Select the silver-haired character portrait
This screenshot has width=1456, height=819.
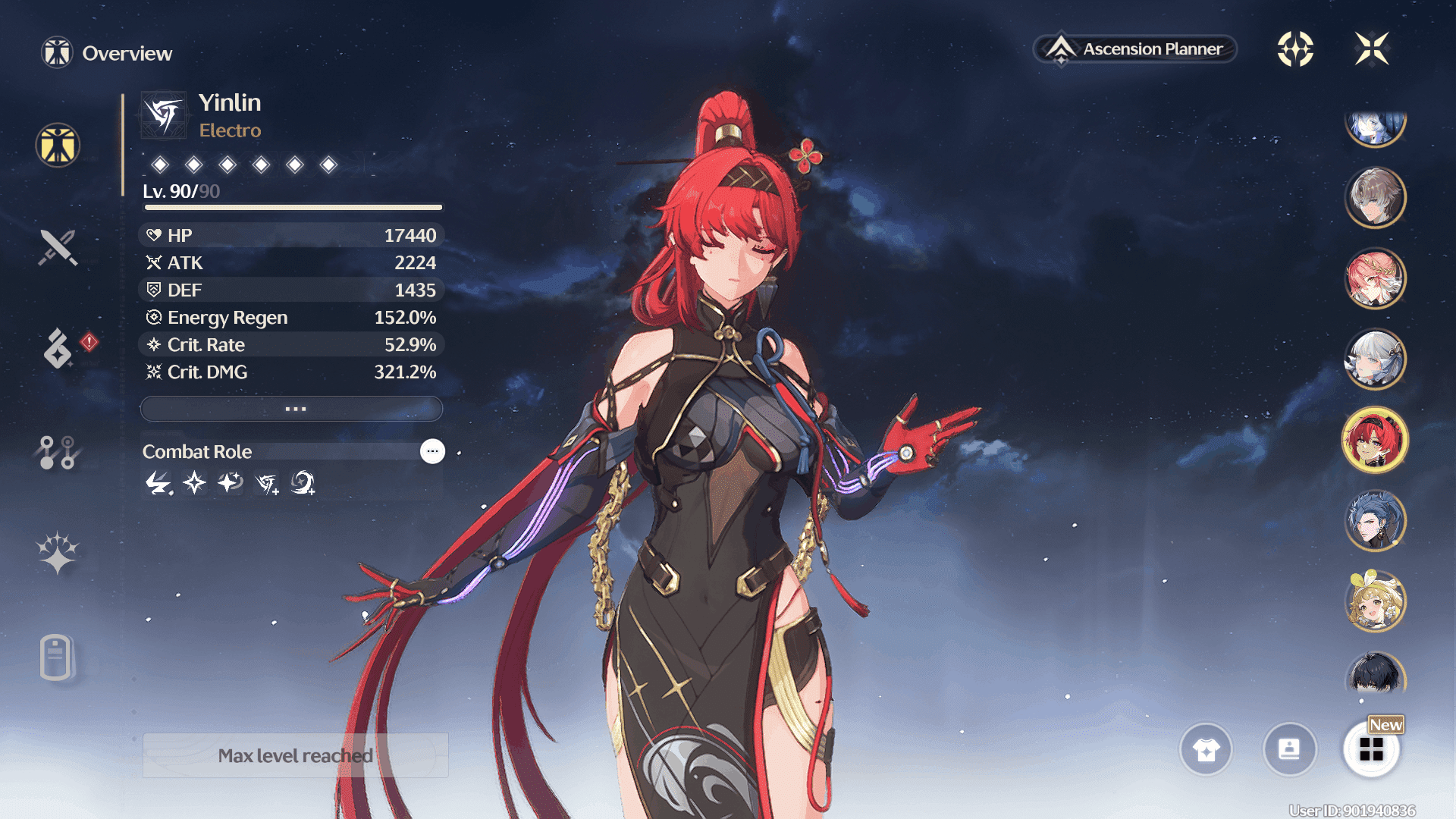[x=1375, y=359]
